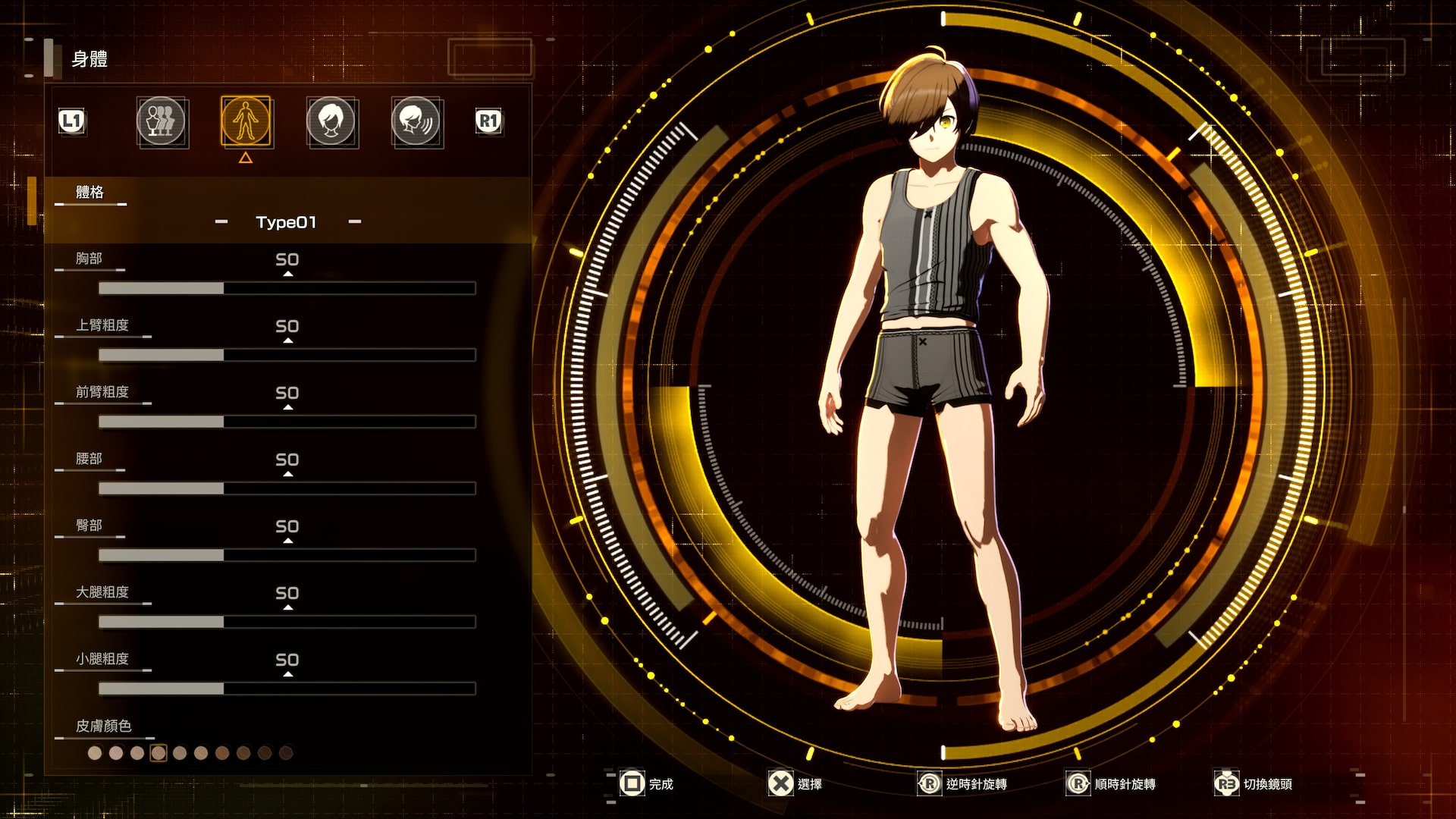Set the 上臂粗度 upper arm slider
This screenshot has width=1456, height=819.
[x=287, y=355]
